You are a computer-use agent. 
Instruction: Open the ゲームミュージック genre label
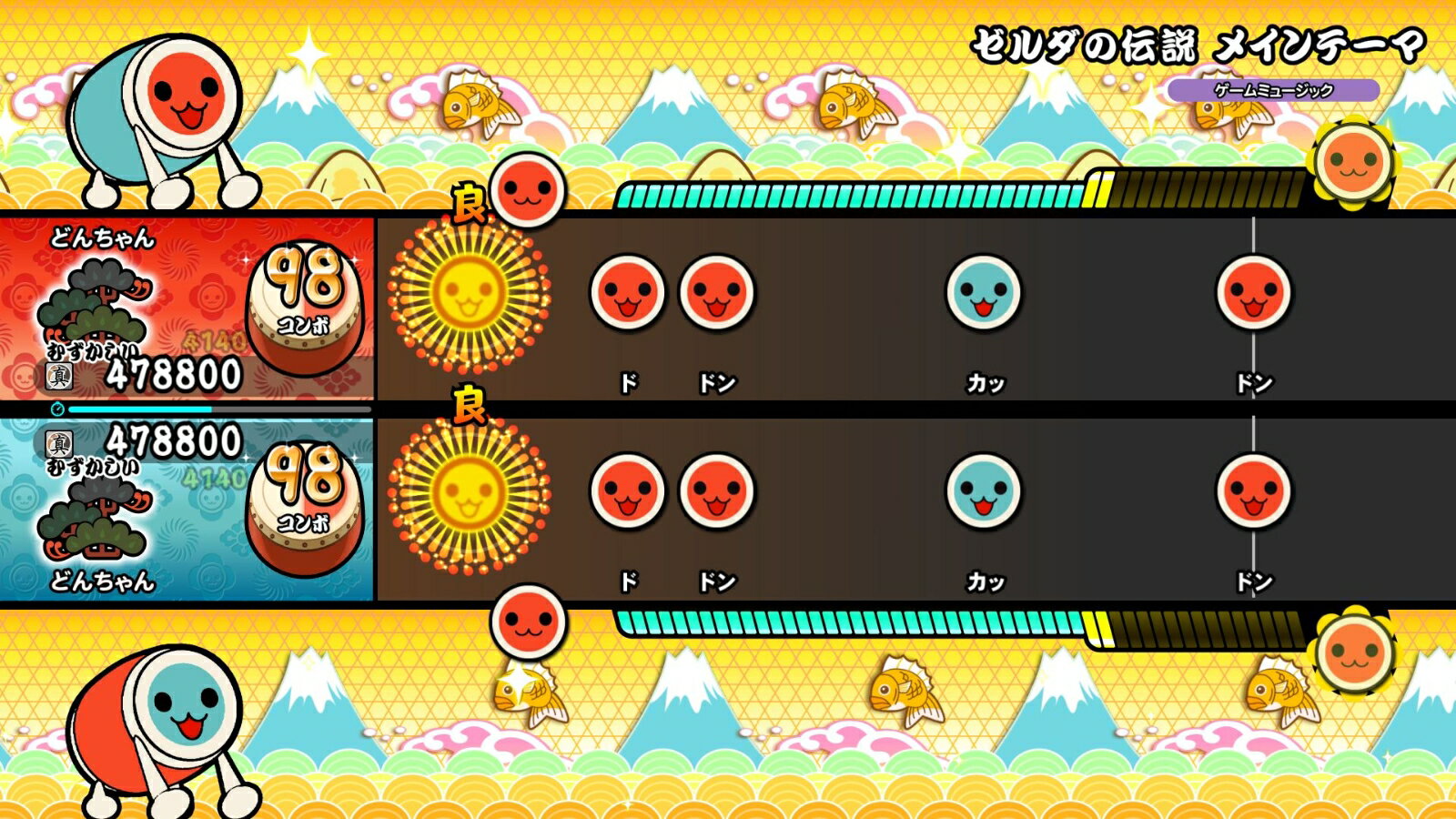(1273, 90)
